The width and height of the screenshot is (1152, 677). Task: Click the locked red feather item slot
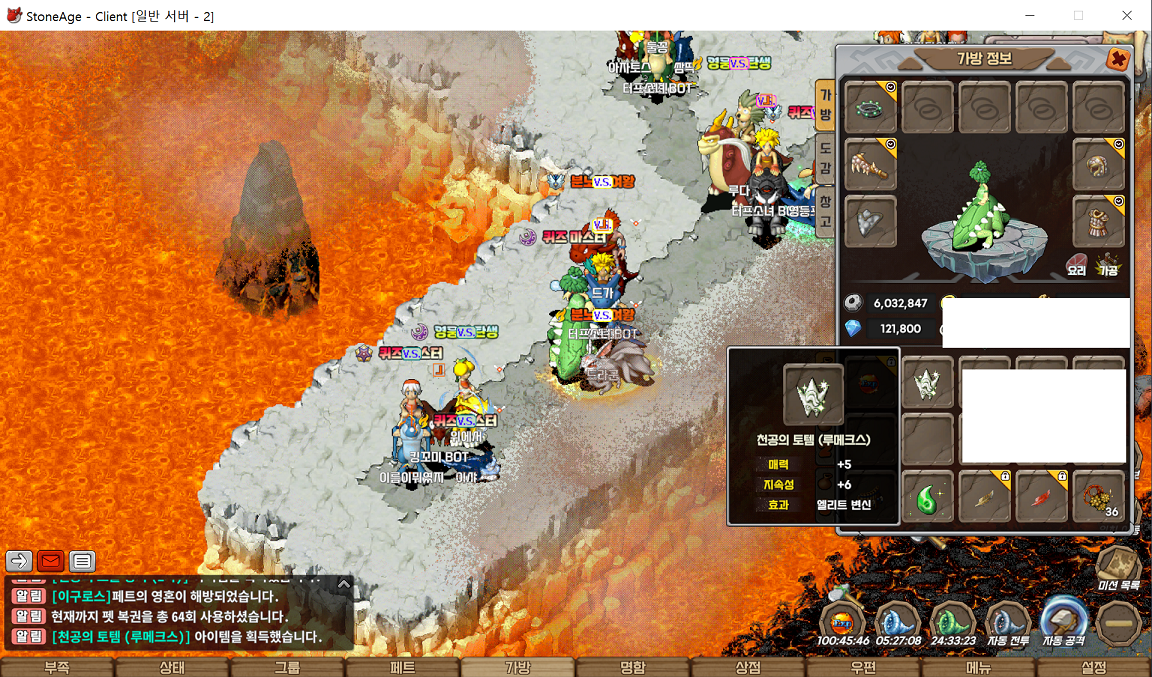[x=1041, y=497]
